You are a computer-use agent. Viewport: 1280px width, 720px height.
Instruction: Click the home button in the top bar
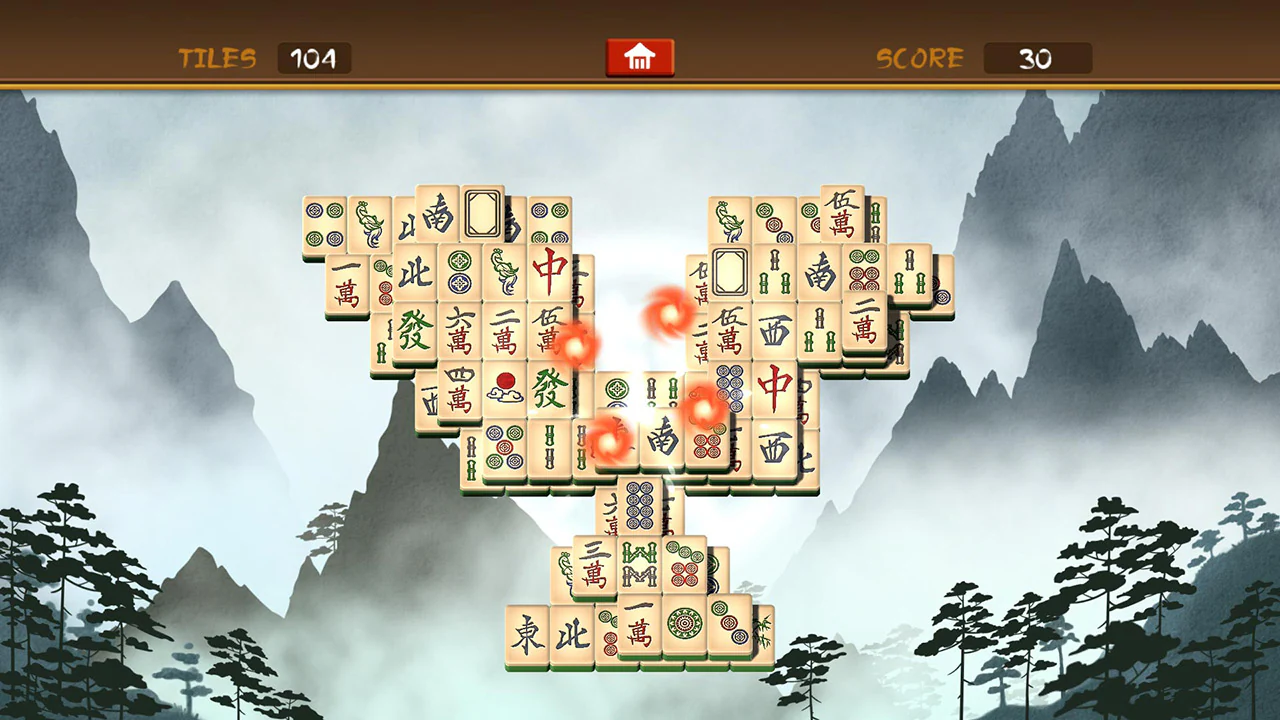640,57
